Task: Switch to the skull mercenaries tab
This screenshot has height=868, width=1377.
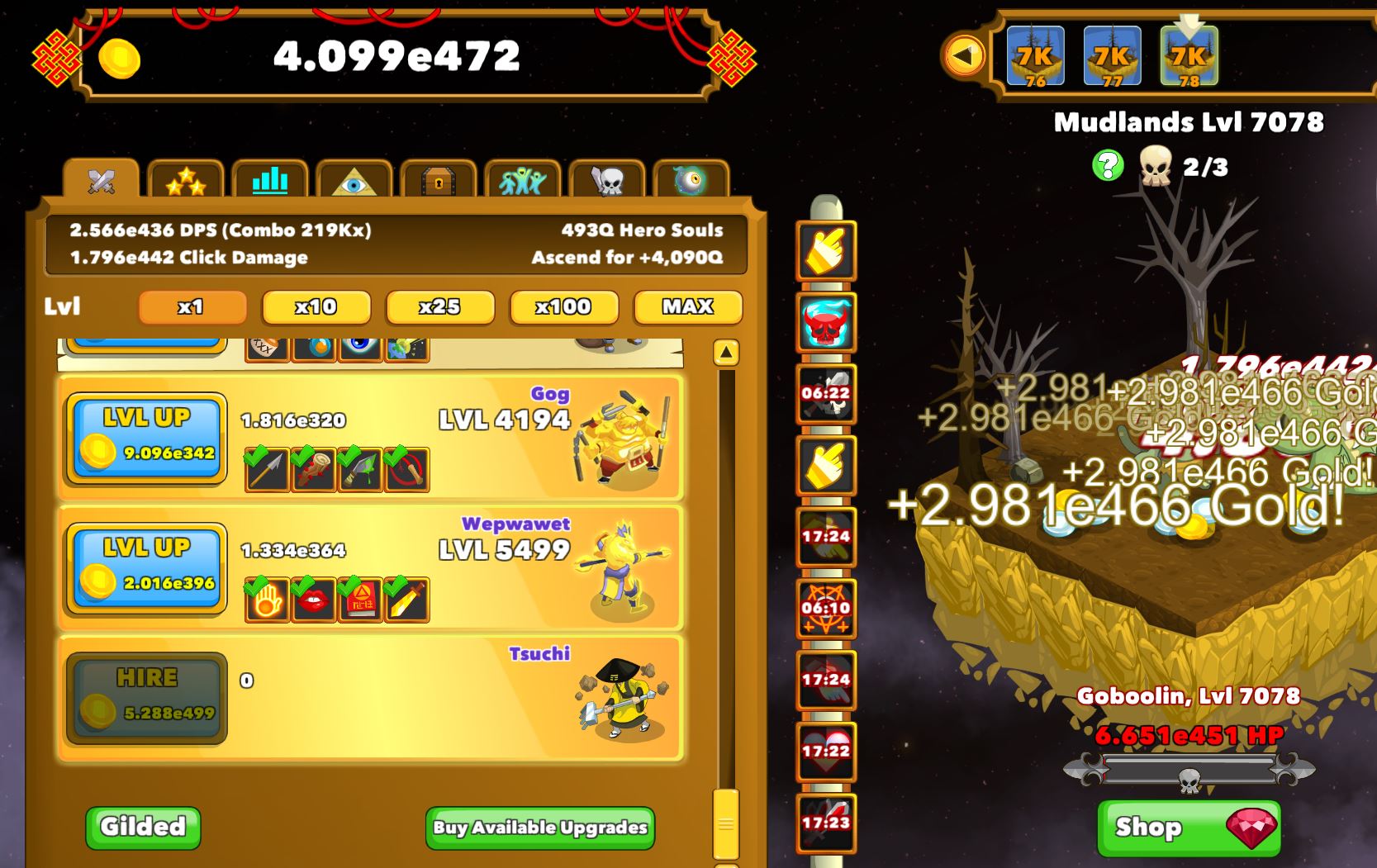Action: (607, 181)
